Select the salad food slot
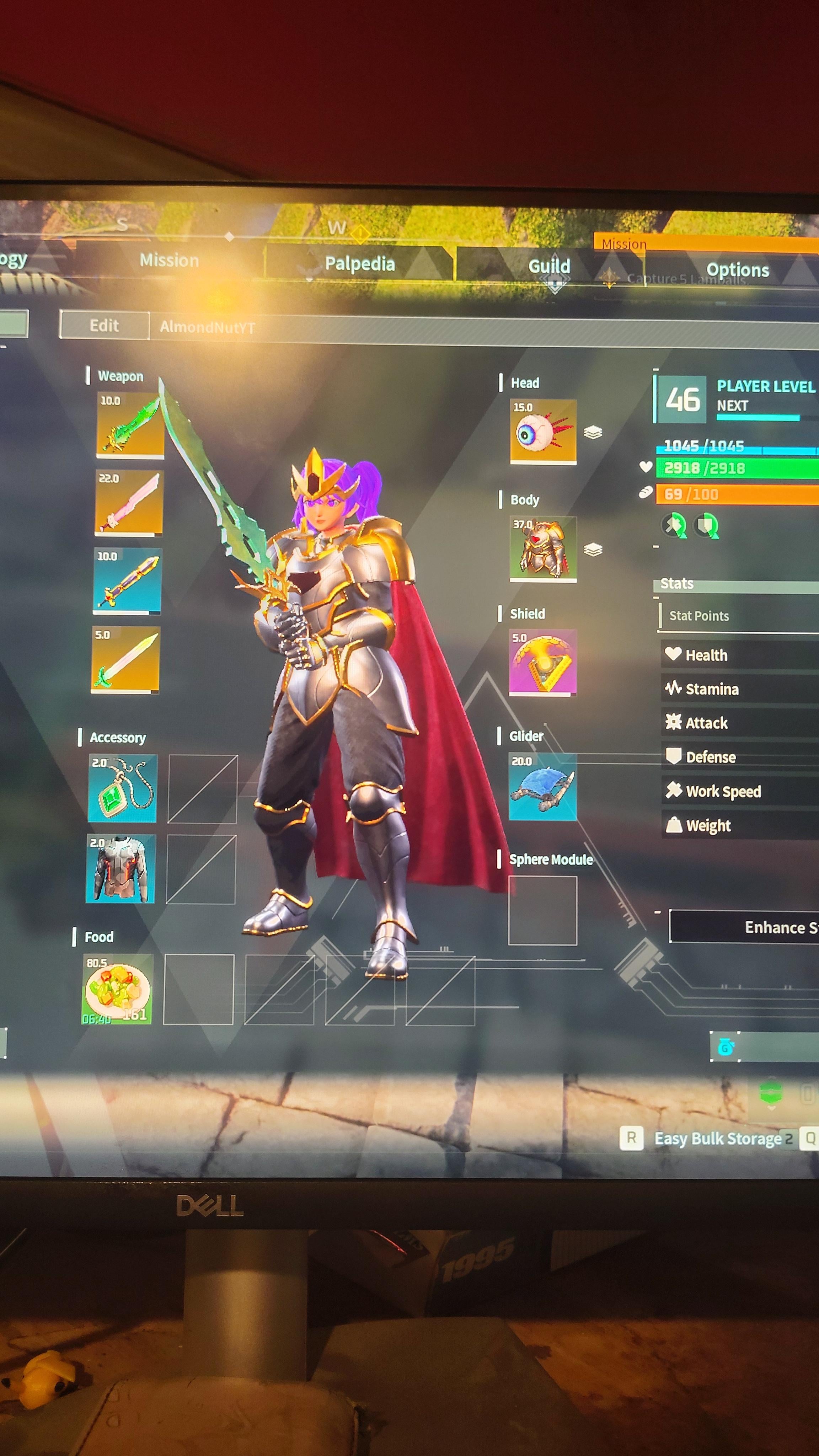819x1456 pixels. tap(118, 989)
